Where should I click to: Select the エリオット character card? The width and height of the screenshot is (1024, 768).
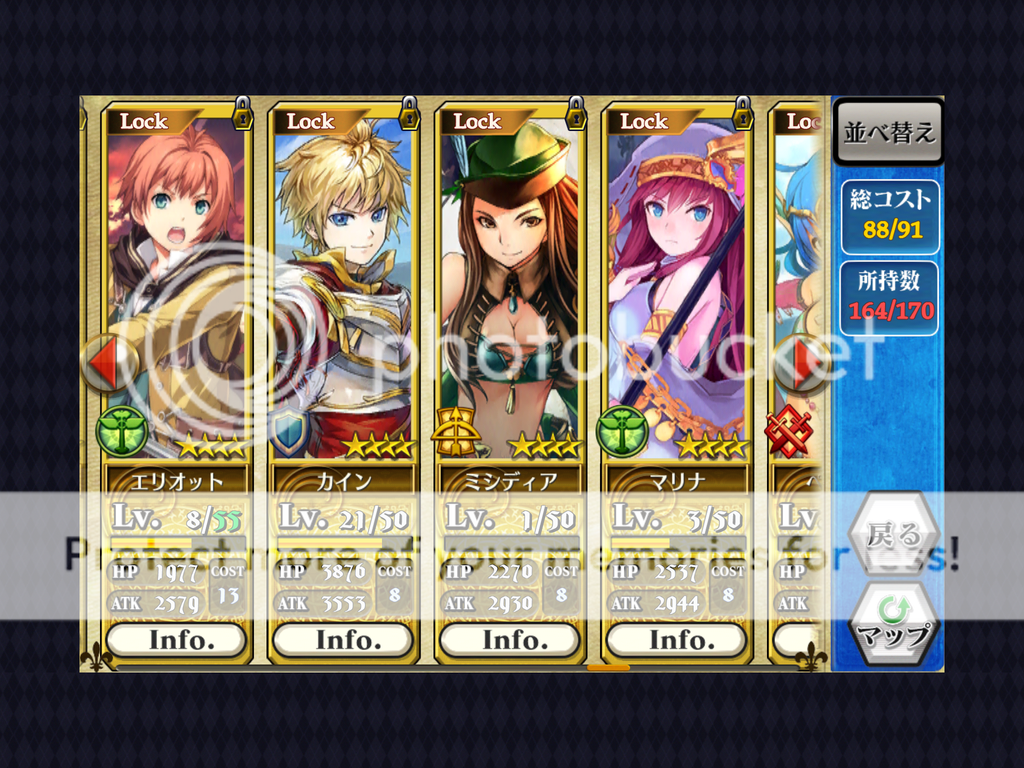point(176,290)
